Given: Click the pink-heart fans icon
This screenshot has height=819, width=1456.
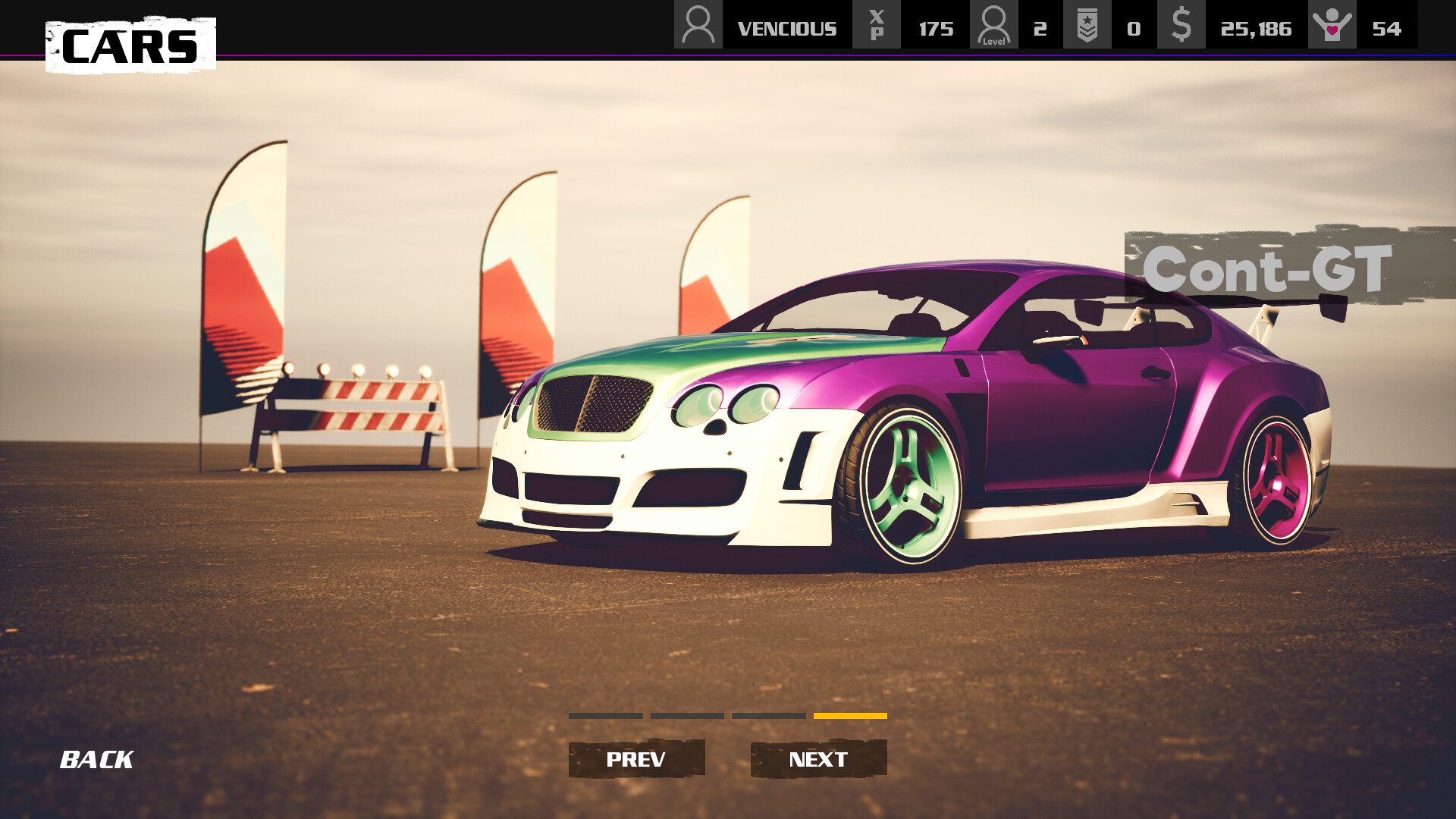Looking at the screenshot, I should [x=1332, y=25].
